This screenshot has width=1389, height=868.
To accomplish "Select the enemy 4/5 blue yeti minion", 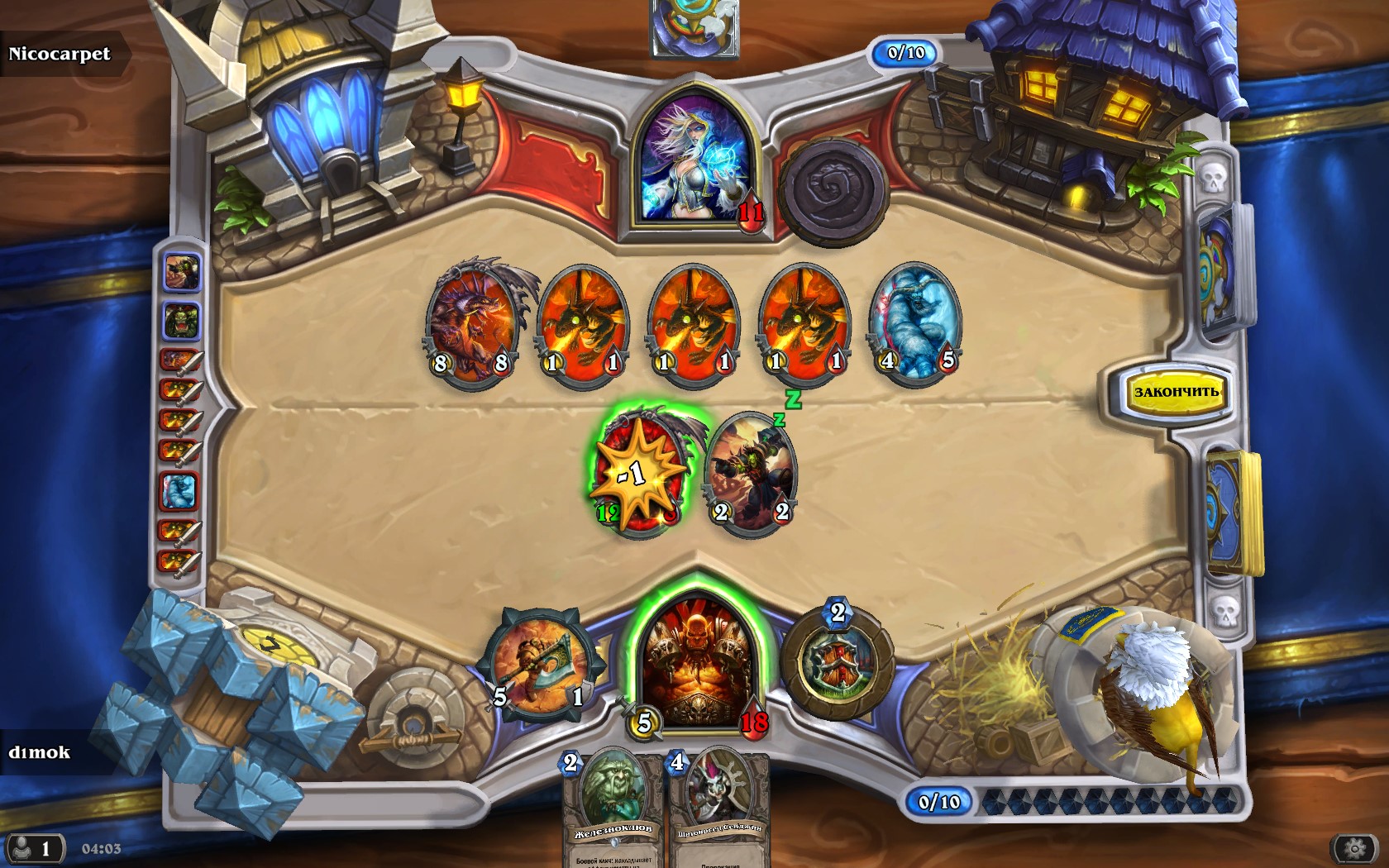I will [x=914, y=322].
